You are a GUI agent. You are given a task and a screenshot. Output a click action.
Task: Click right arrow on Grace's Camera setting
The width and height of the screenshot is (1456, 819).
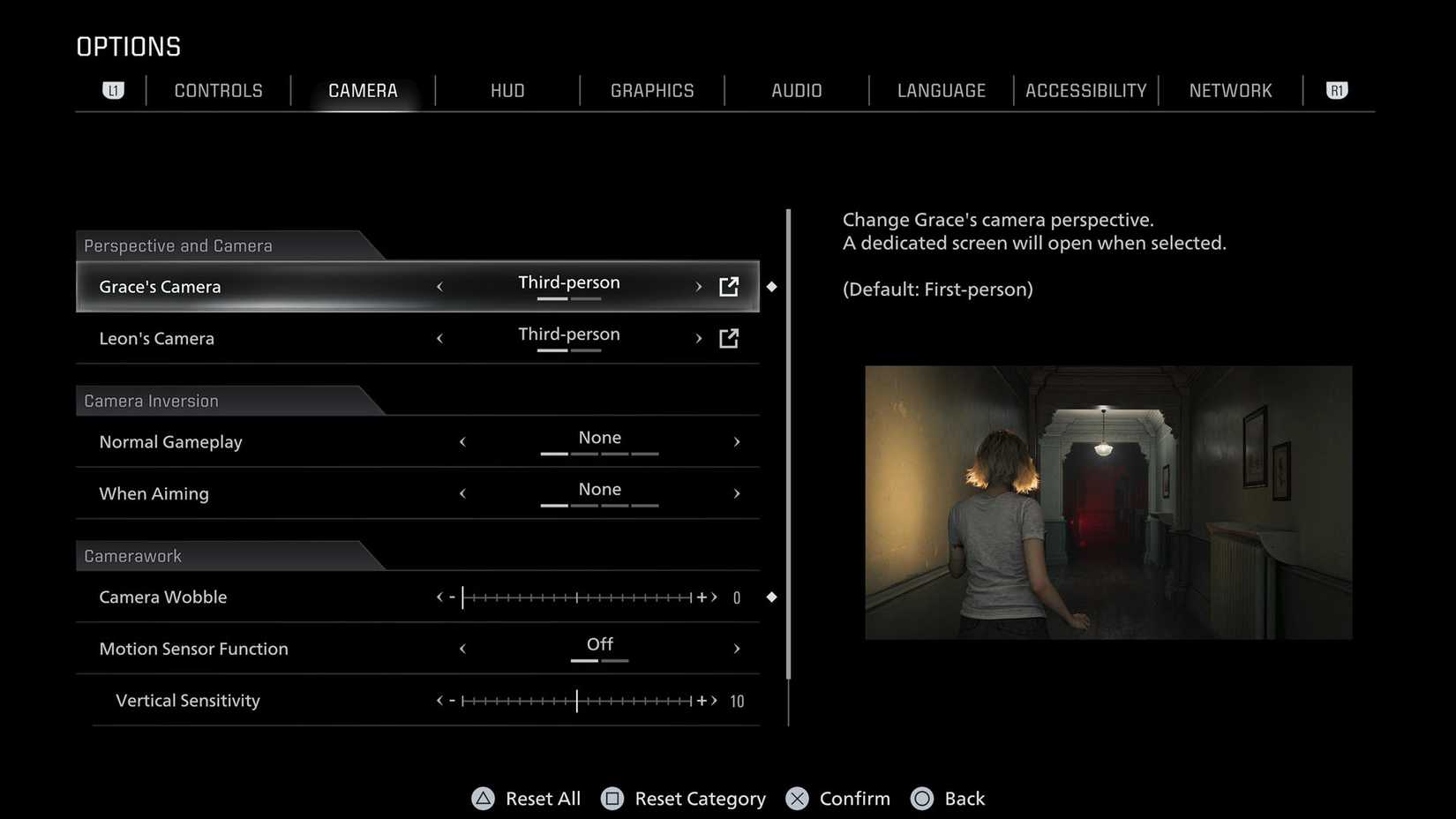click(x=698, y=286)
